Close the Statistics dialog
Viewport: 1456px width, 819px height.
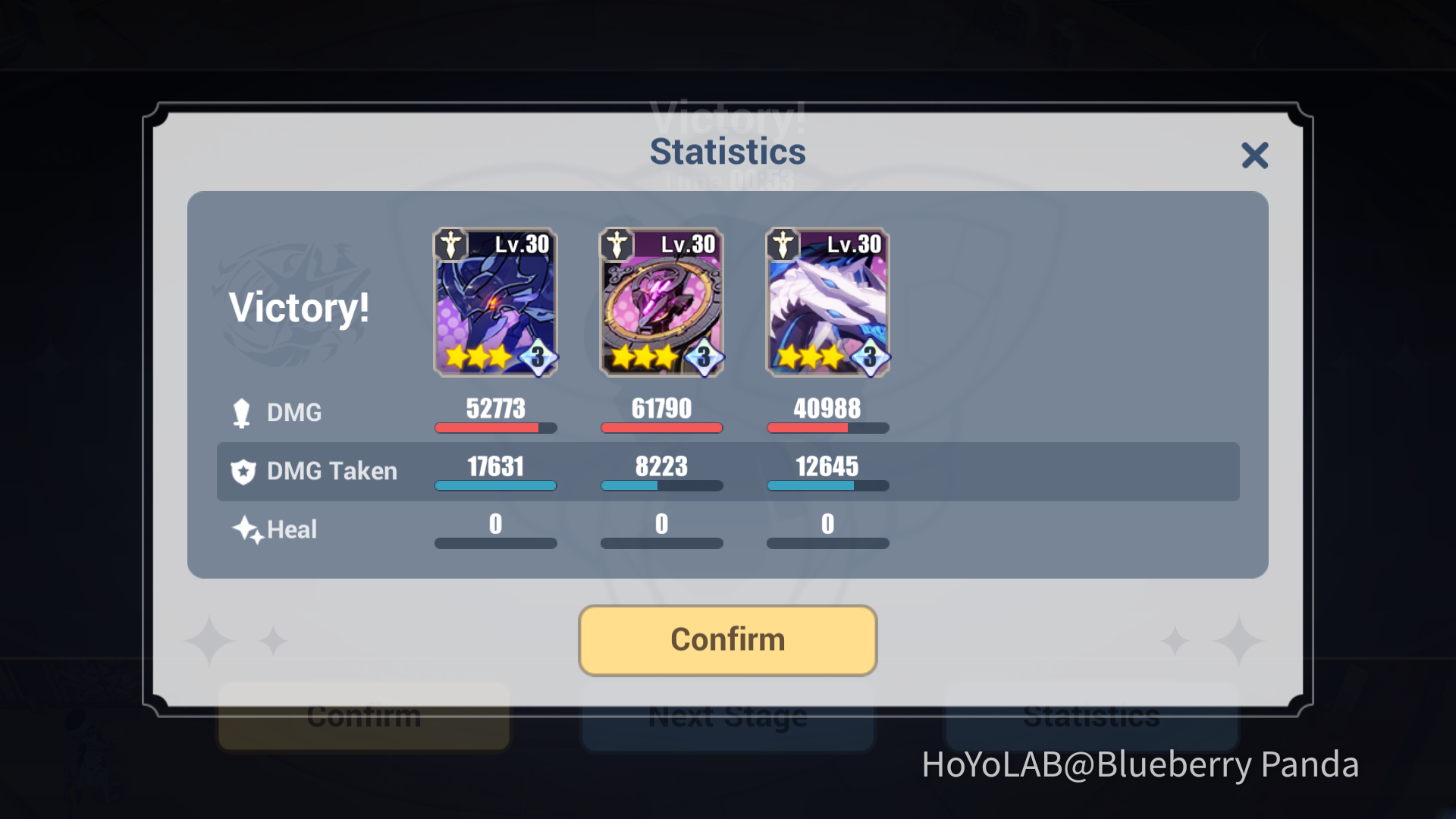(1255, 155)
